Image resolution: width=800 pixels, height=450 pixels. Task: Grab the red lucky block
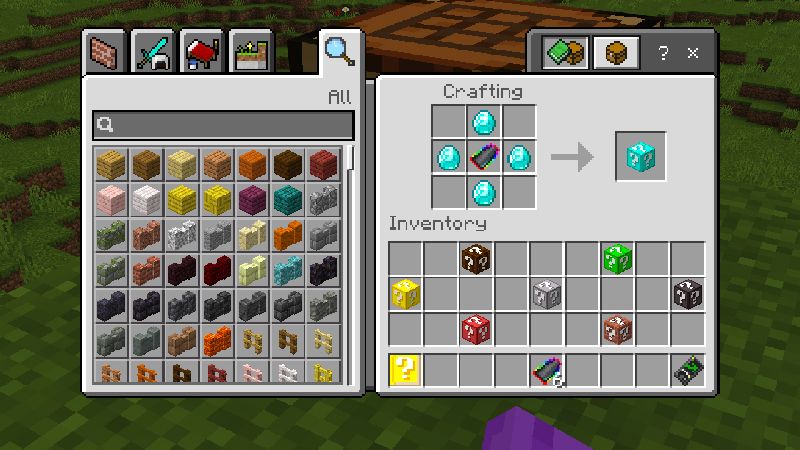[476, 329]
